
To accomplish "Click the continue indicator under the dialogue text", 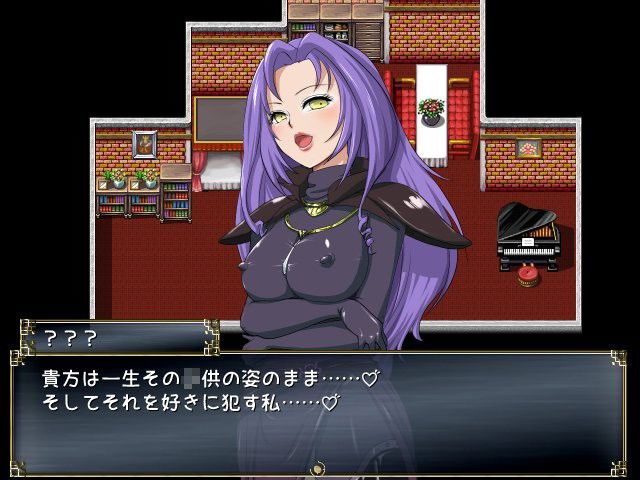I will point(319,468).
